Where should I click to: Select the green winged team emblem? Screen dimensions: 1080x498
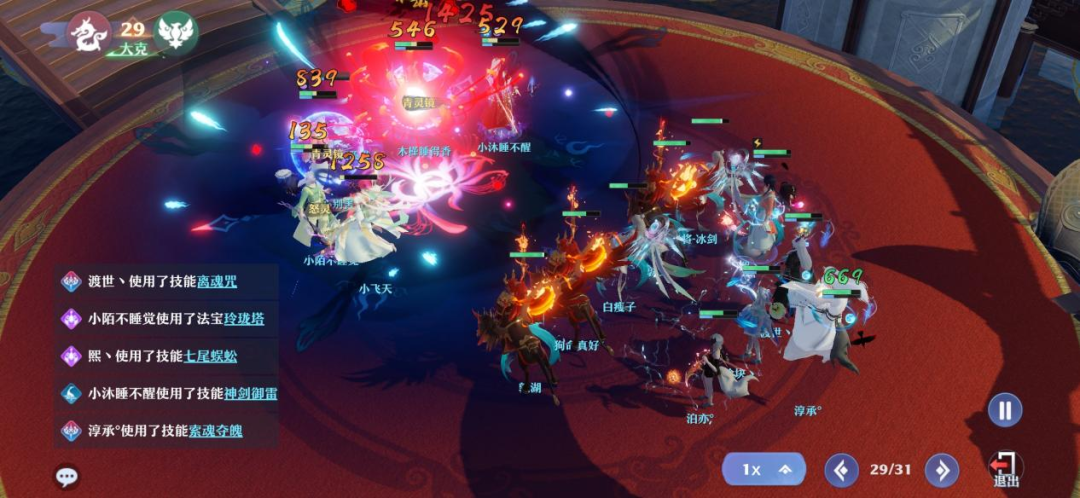[x=177, y=33]
